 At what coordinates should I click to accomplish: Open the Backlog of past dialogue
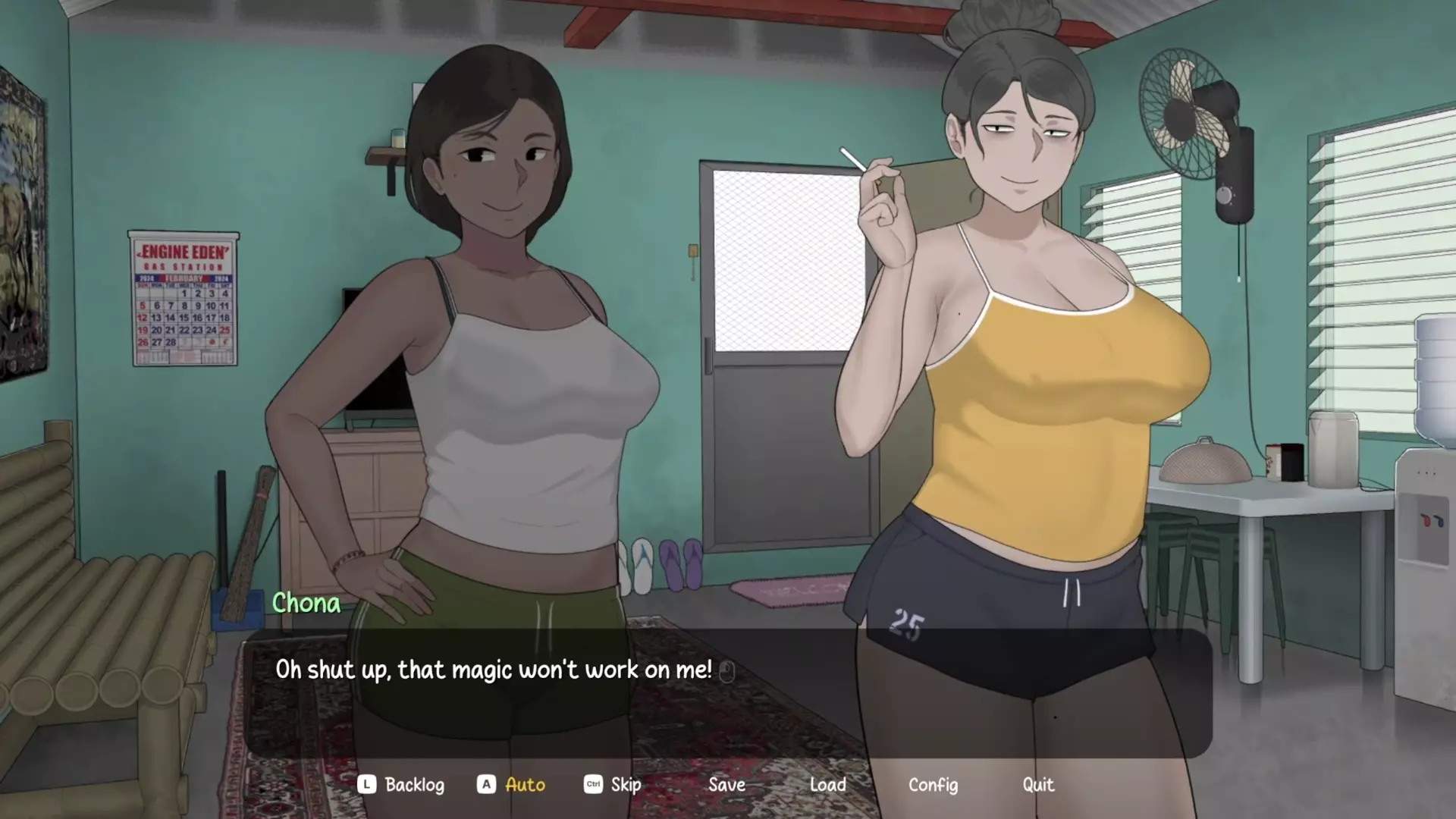click(x=413, y=785)
